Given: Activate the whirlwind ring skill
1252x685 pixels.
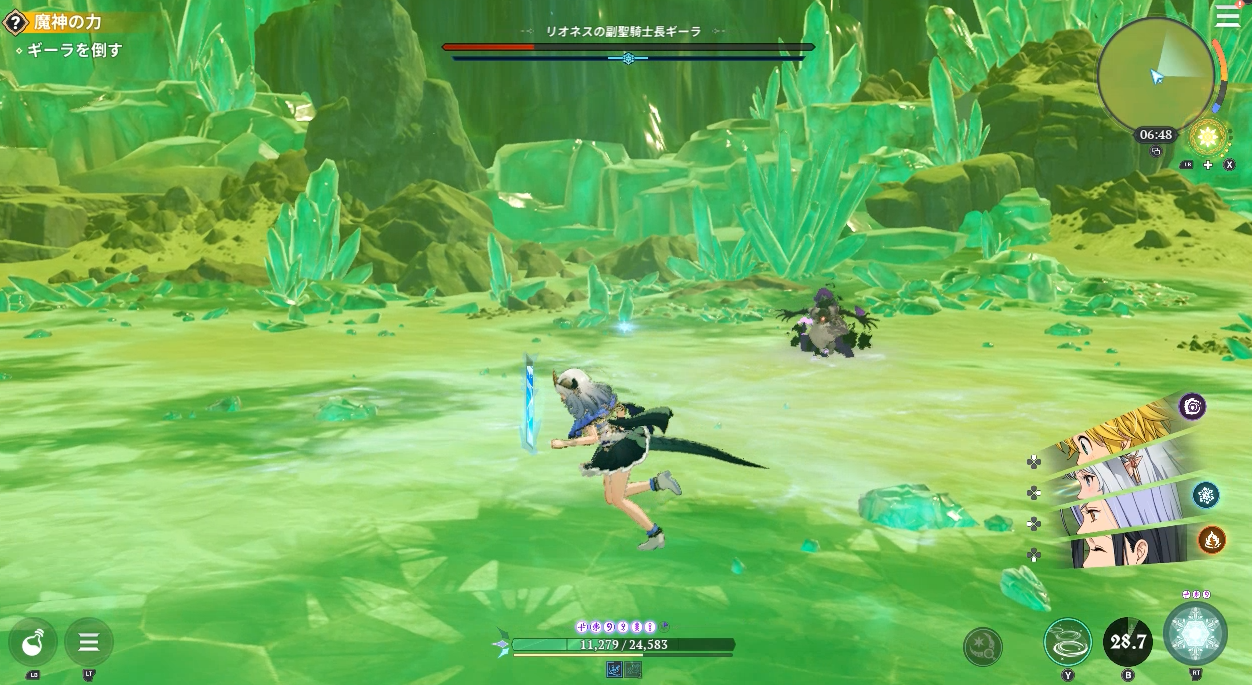Looking at the screenshot, I should coord(1067,642).
